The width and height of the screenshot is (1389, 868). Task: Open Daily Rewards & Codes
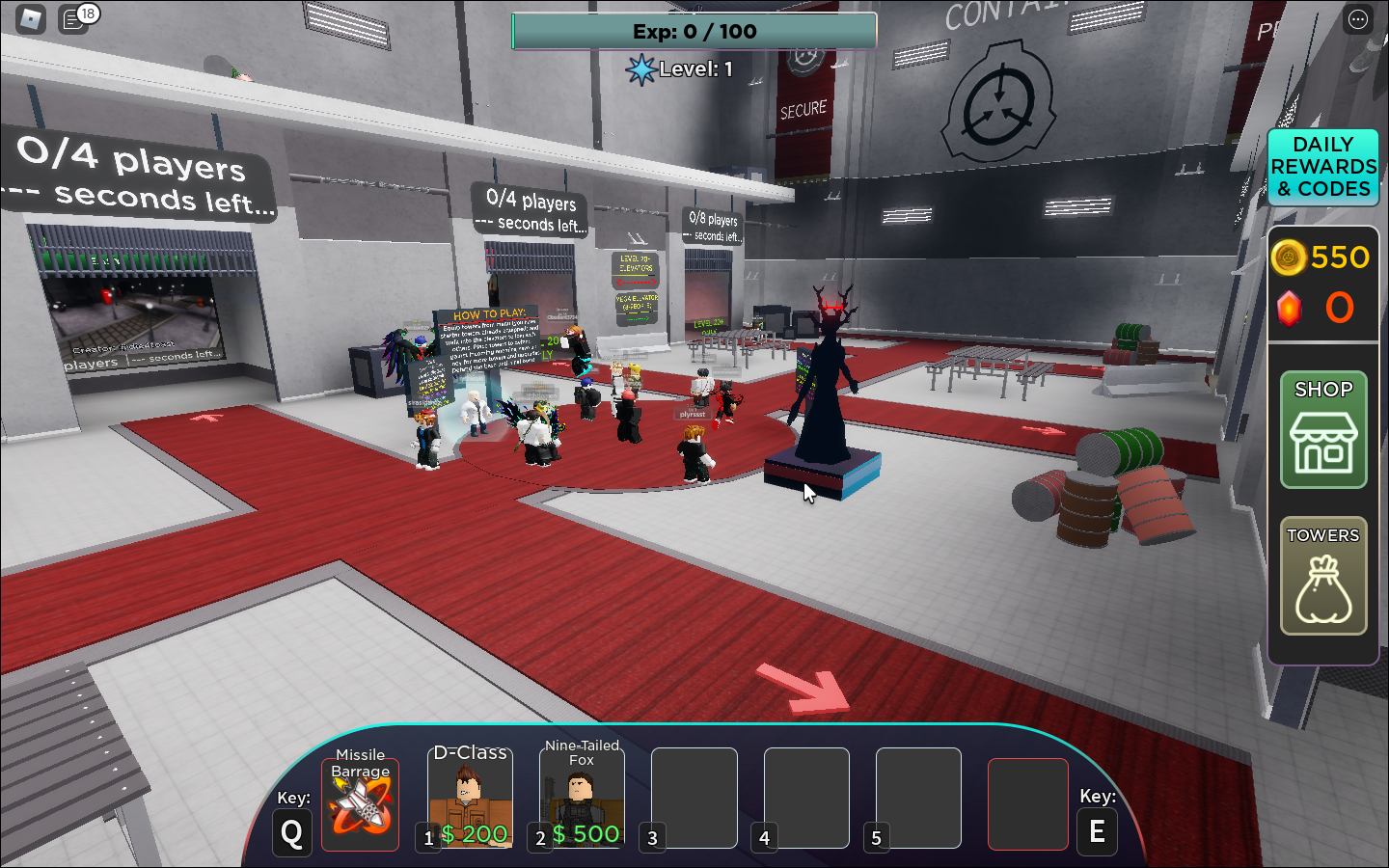(x=1322, y=168)
